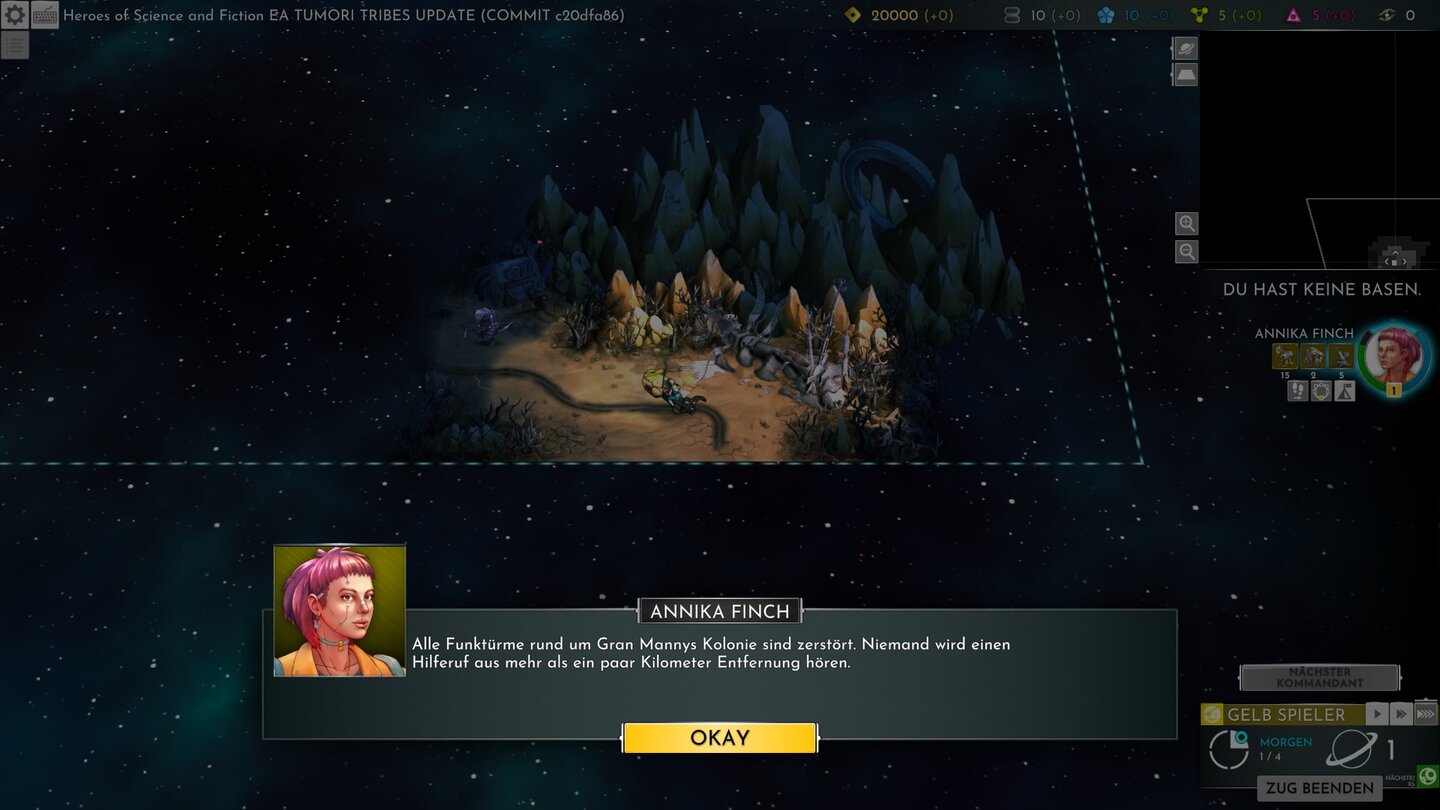End the turn with Zug Beenden
1440x810 pixels.
[1320, 787]
